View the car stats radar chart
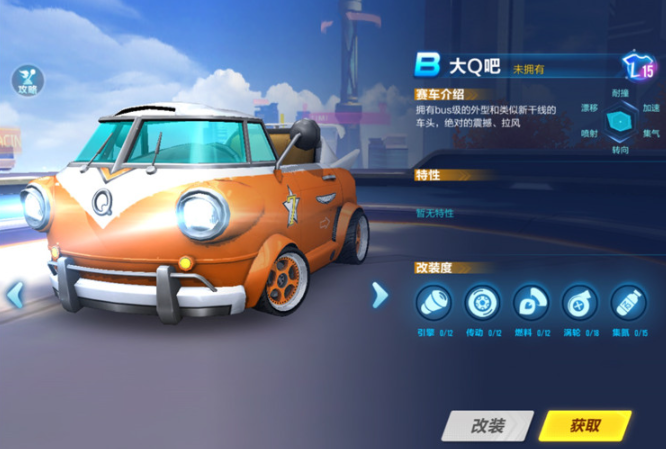Screen dimensions: 666x449 620,120
